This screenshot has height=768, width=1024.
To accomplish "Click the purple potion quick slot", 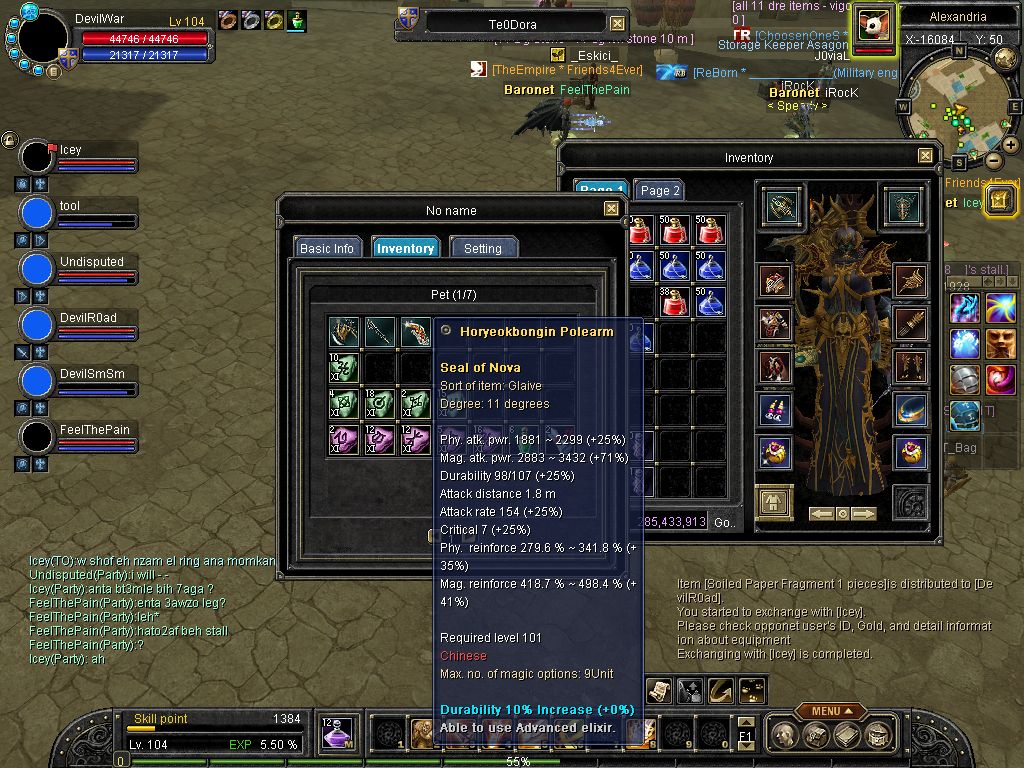I will pyautogui.click(x=339, y=733).
